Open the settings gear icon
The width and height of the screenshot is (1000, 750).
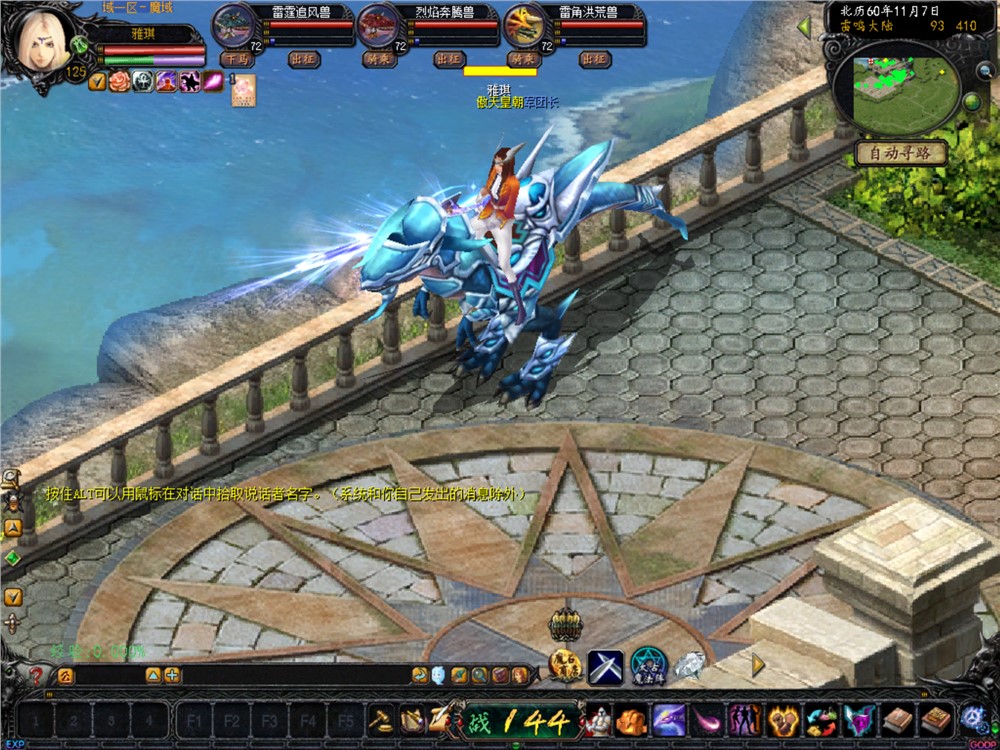pyautogui.click(x=972, y=719)
